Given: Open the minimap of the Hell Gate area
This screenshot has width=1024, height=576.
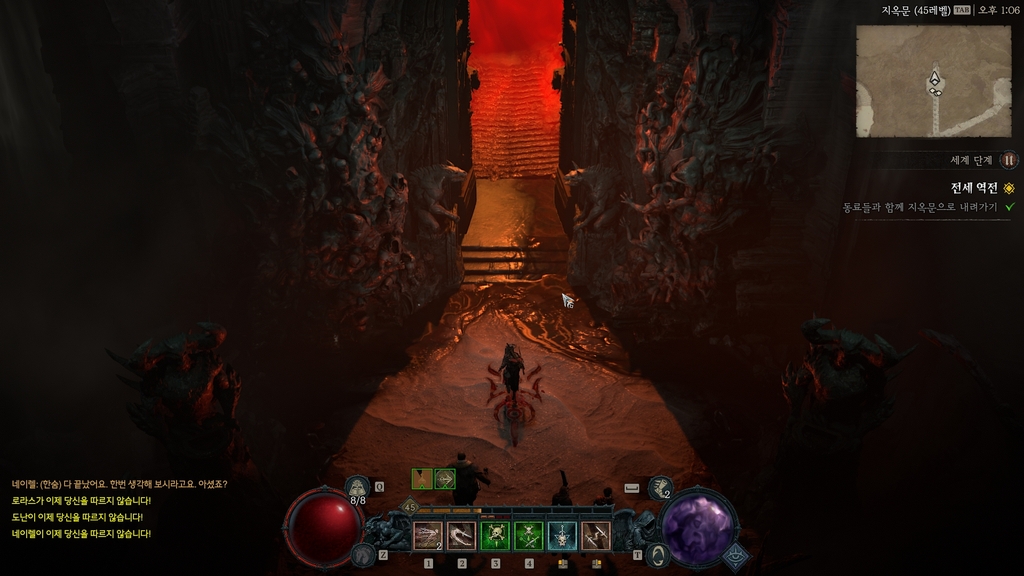Looking at the screenshot, I should pyautogui.click(x=933, y=81).
